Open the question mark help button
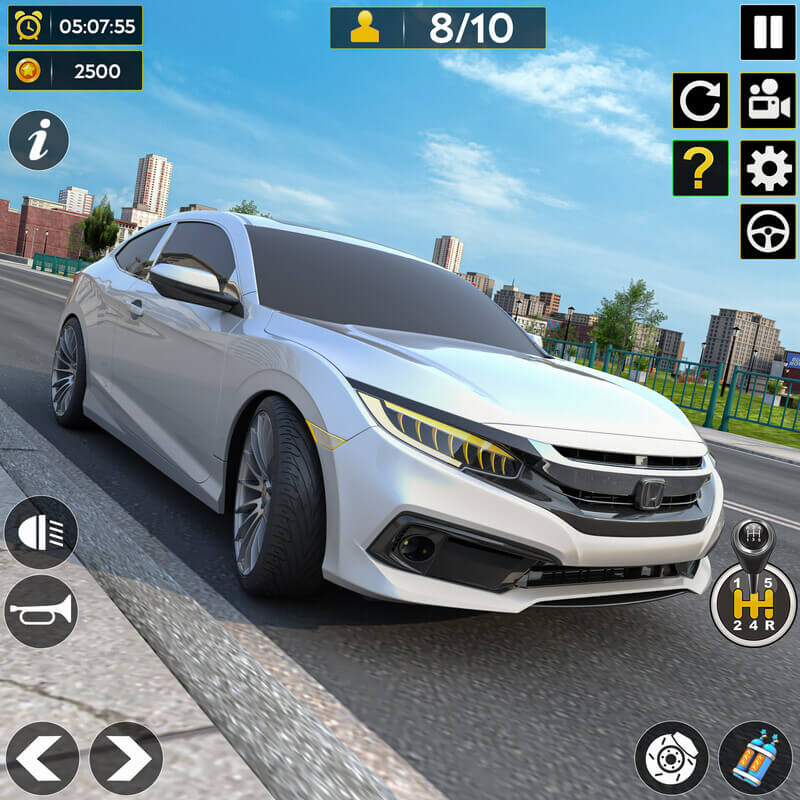The height and width of the screenshot is (800, 800). pos(700,168)
